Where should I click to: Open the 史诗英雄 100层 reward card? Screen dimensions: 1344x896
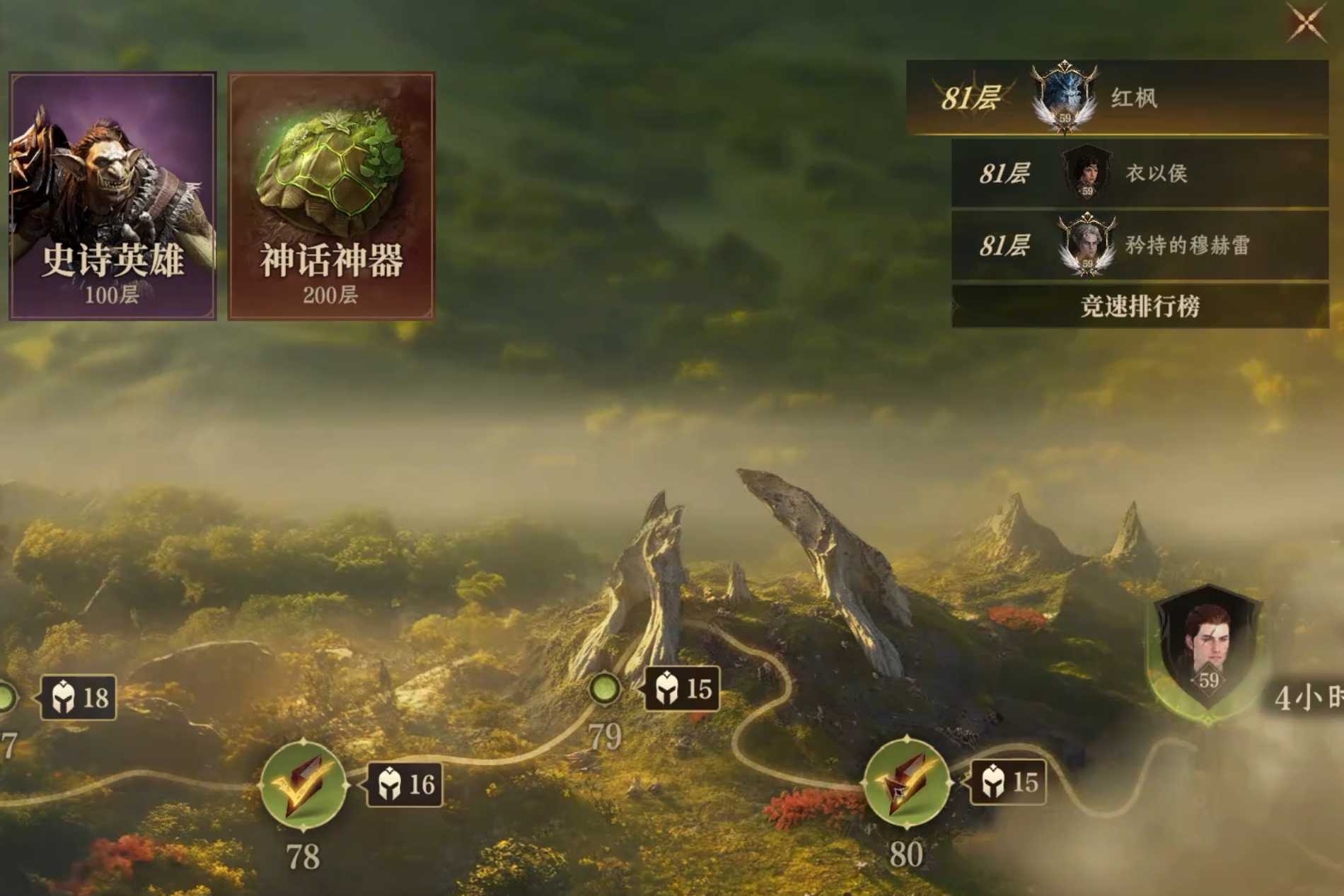[x=112, y=196]
